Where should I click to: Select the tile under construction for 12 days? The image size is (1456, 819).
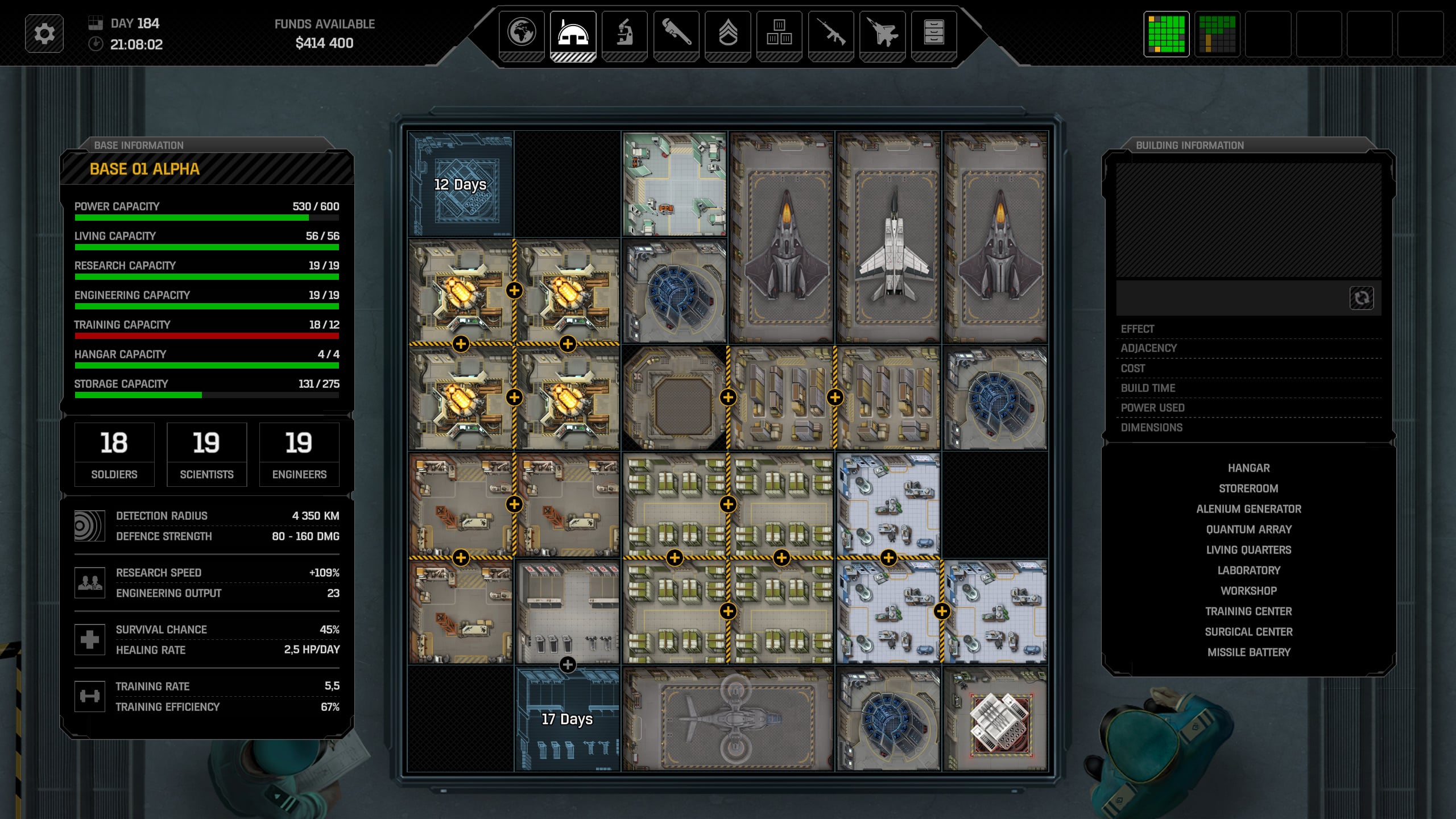pyautogui.click(x=461, y=184)
